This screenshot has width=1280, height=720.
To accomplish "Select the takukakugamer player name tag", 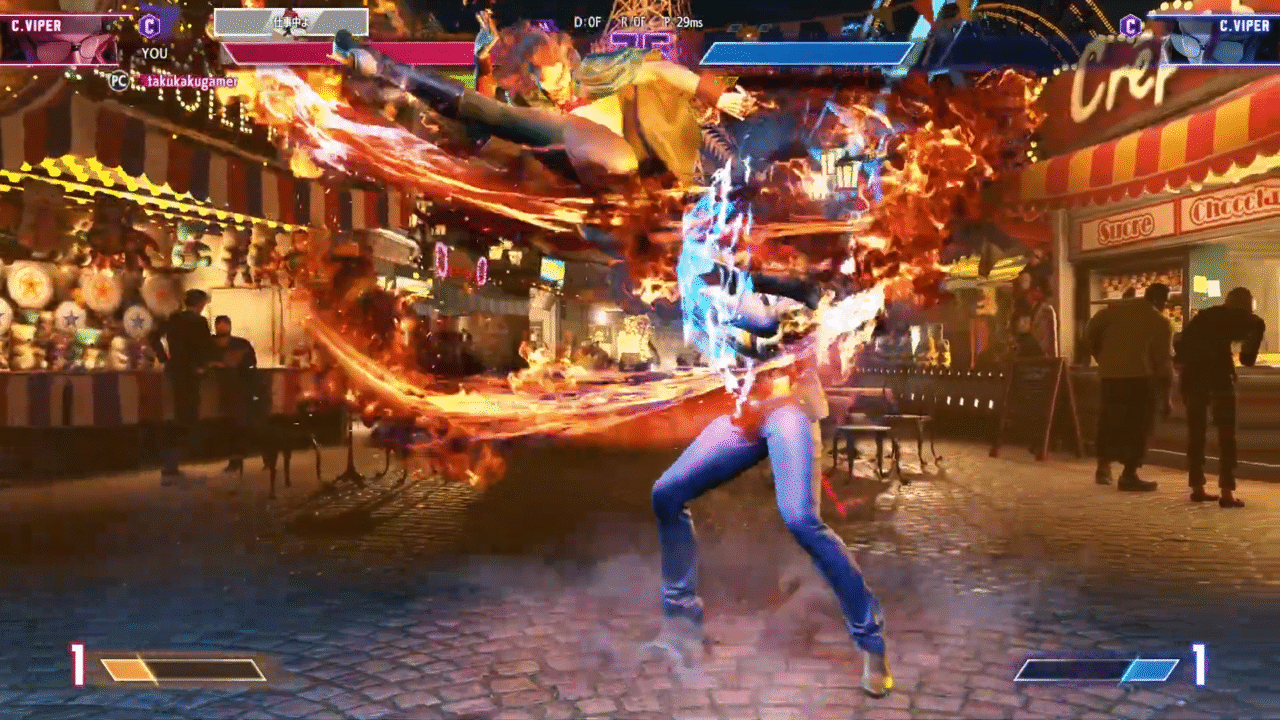I will point(189,81).
